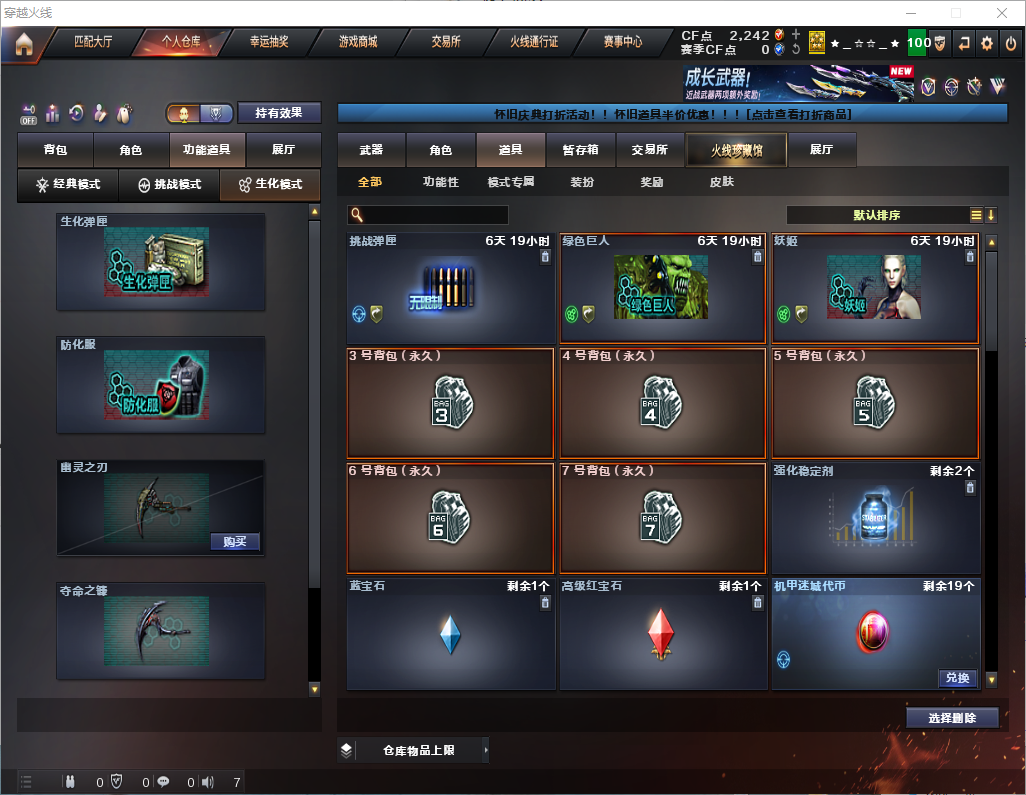
Task: Open the 幸运抽奖 lucky draw menu
Action: [x=269, y=42]
